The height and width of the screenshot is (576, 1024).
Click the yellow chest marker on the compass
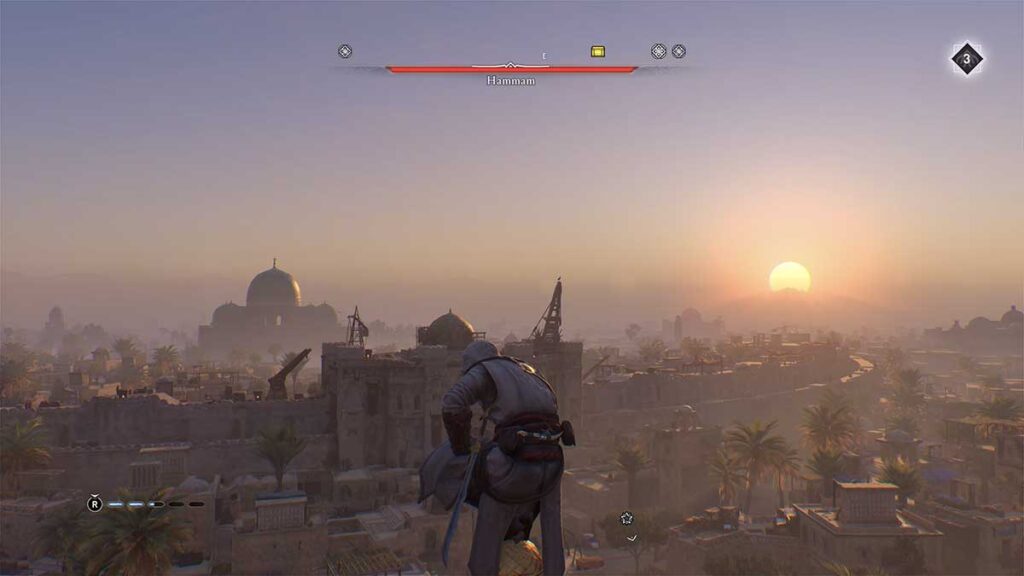598,51
